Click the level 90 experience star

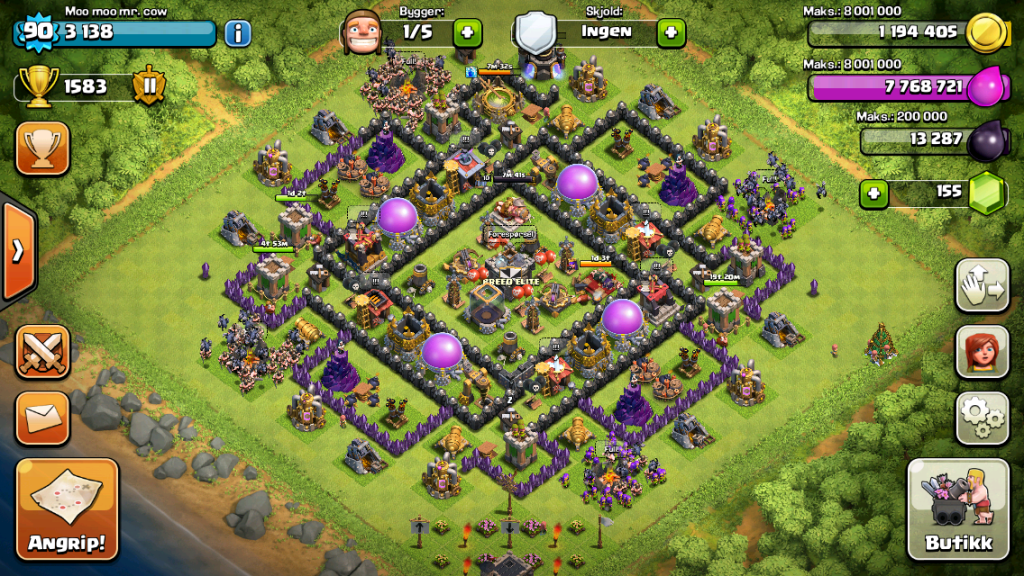click(x=37, y=32)
